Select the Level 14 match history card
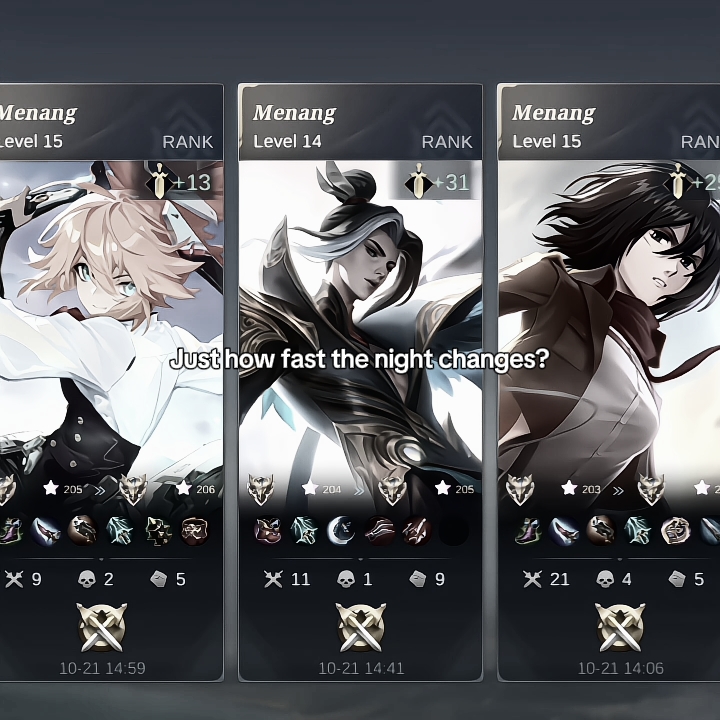This screenshot has width=720, height=720. [x=360, y=380]
